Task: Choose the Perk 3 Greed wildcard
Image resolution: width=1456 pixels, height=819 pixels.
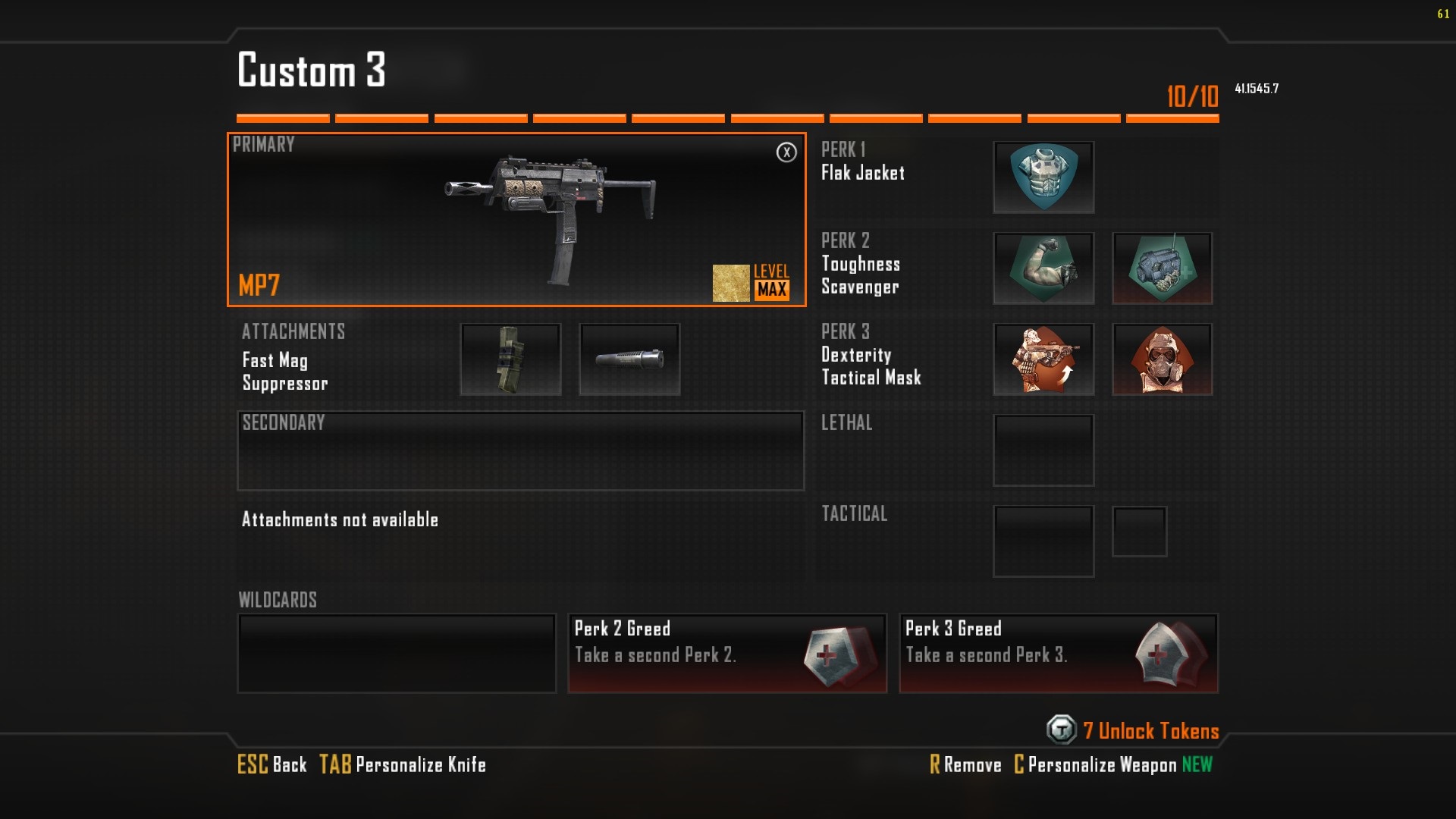Action: coord(1059,653)
